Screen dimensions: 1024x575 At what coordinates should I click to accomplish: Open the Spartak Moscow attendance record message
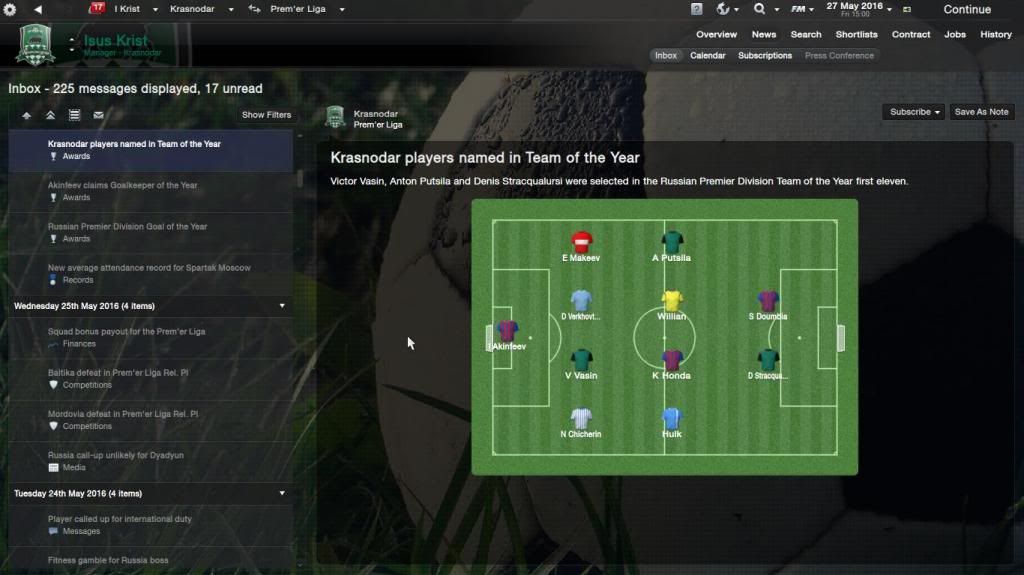[x=149, y=268]
